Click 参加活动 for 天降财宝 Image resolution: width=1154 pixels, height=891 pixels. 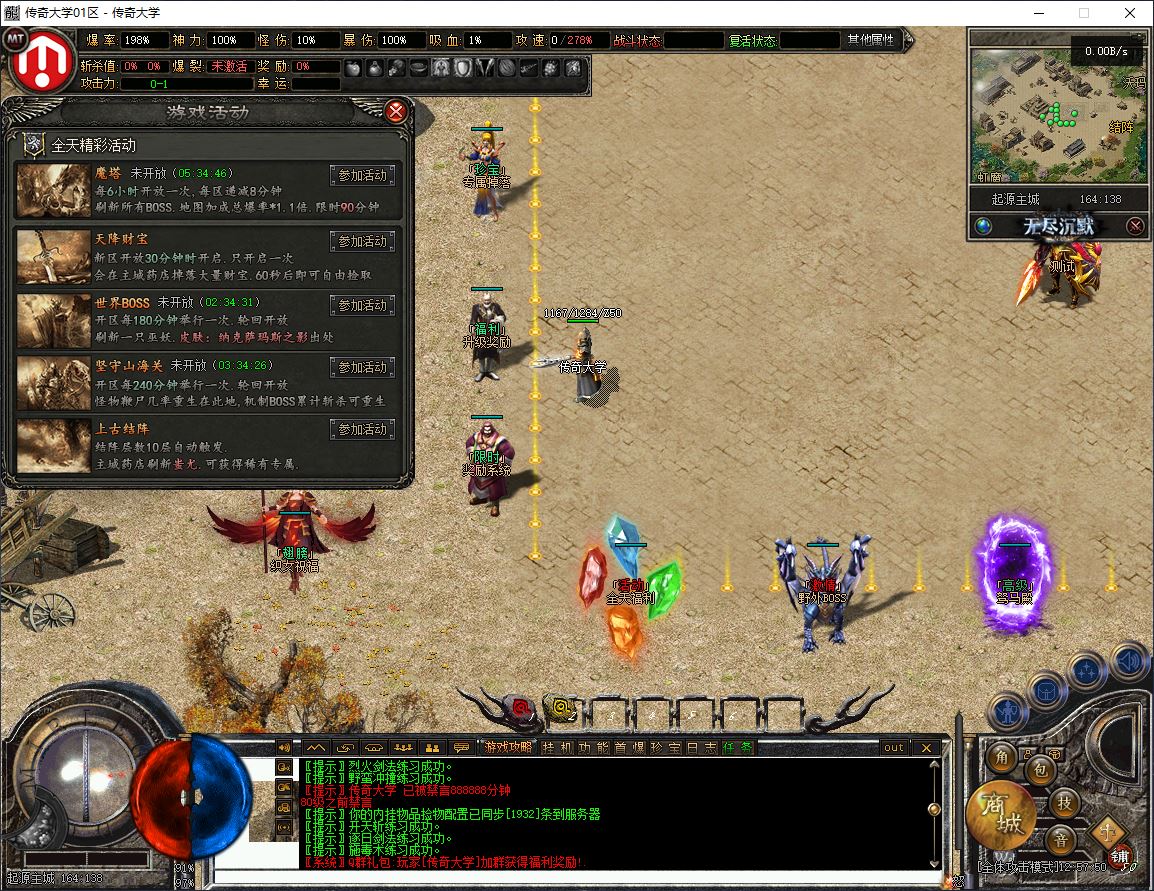pos(361,242)
